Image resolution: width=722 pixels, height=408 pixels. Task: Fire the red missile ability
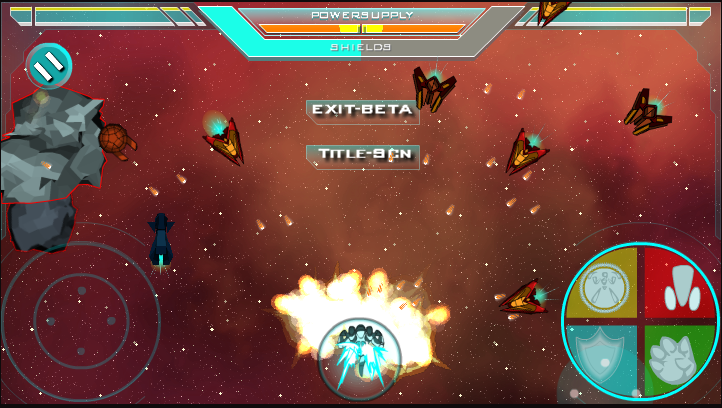679,284
